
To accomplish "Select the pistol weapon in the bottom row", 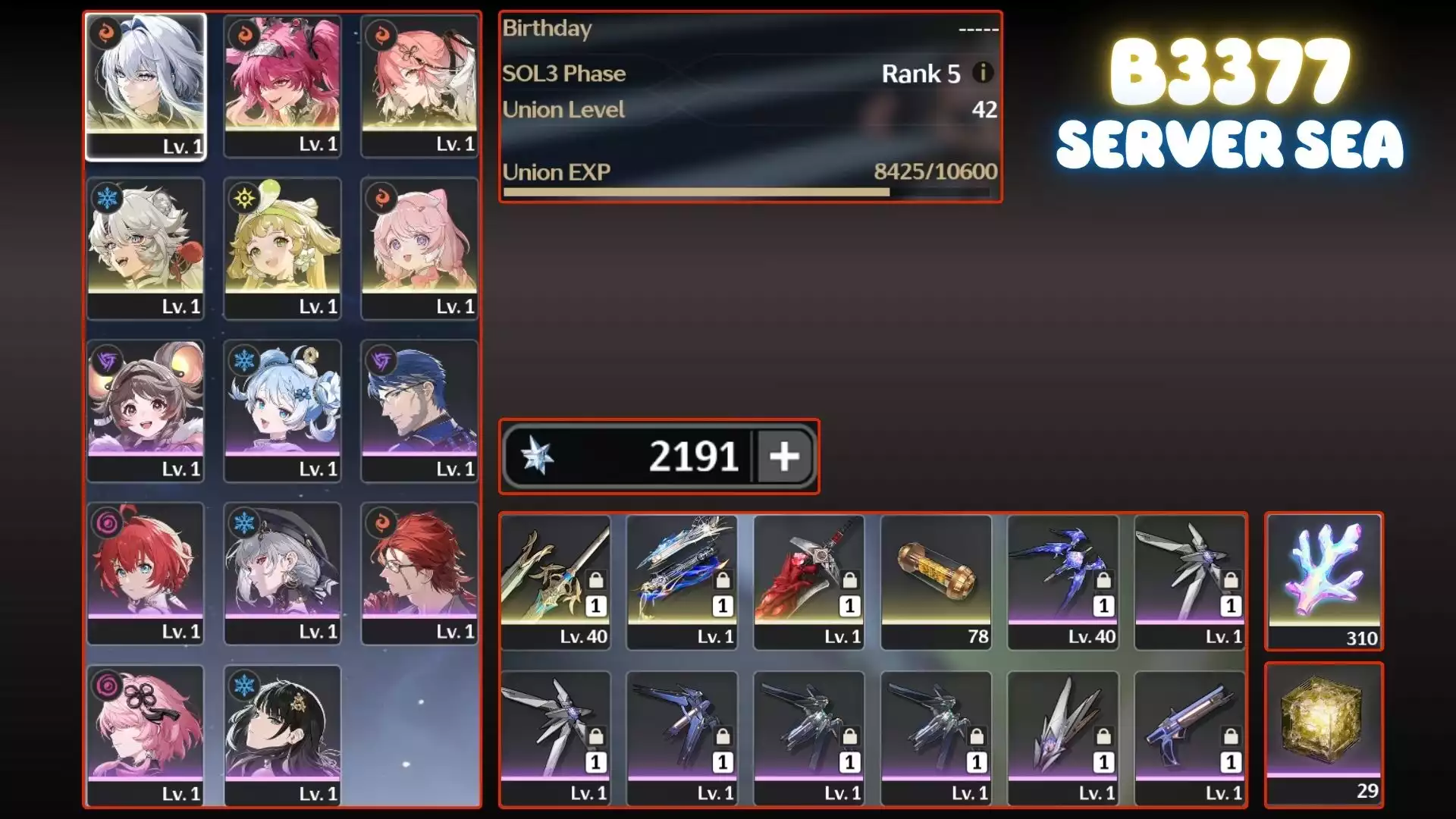I will point(1191,724).
